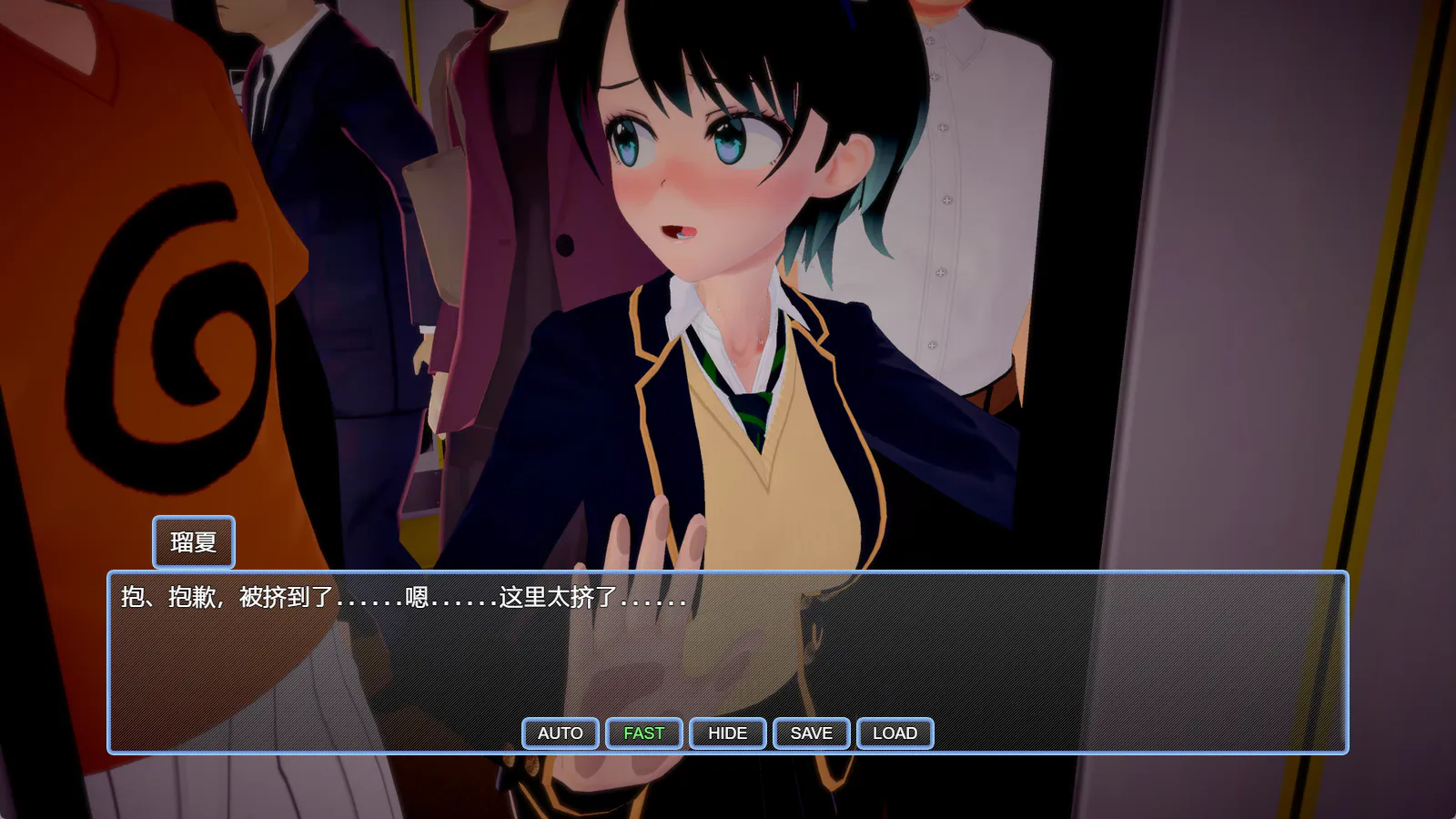The image size is (1456, 819).
Task: Open the LOAD menu
Action: pos(895,733)
